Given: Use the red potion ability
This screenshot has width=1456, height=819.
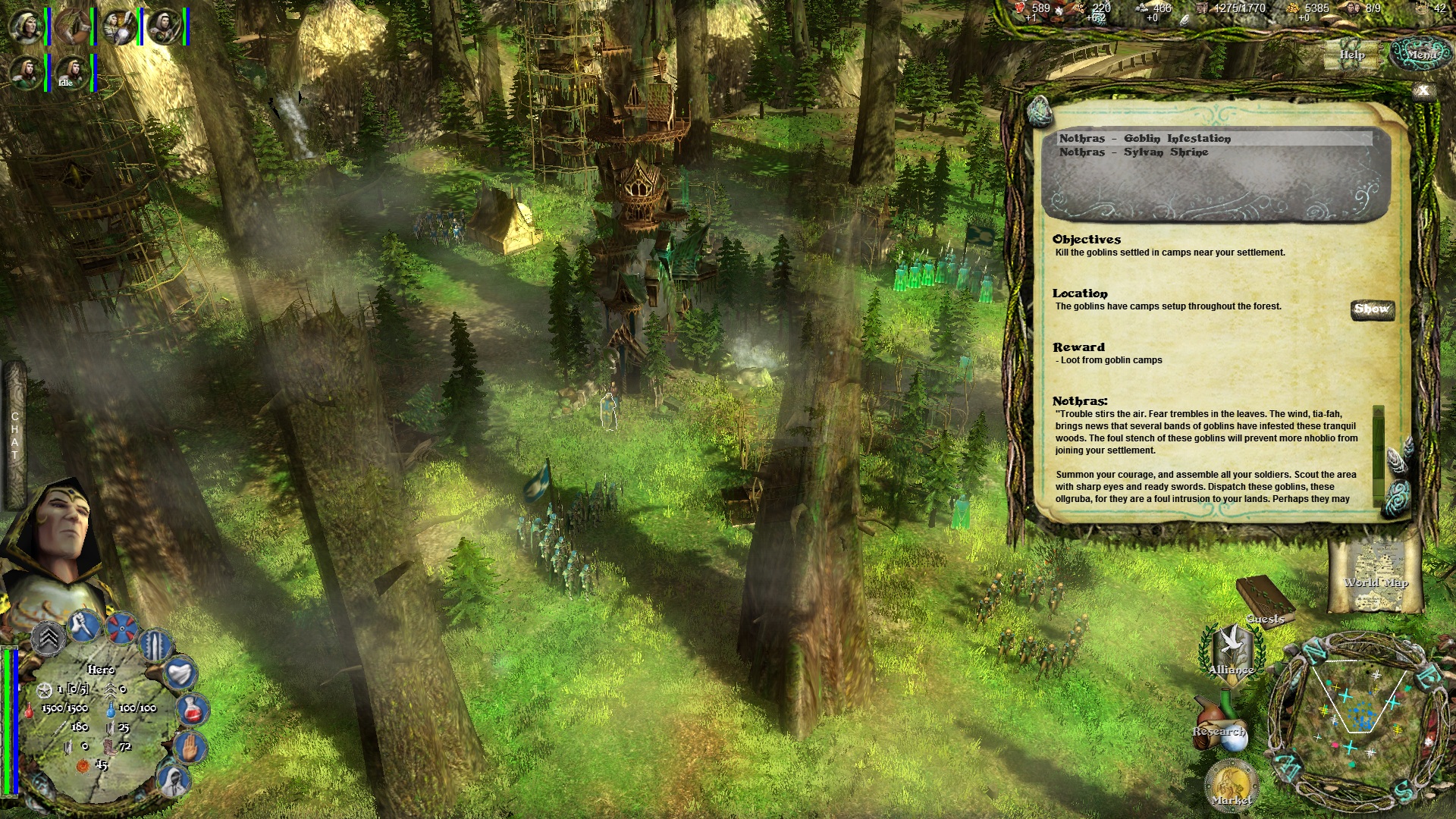Looking at the screenshot, I should (x=193, y=709).
